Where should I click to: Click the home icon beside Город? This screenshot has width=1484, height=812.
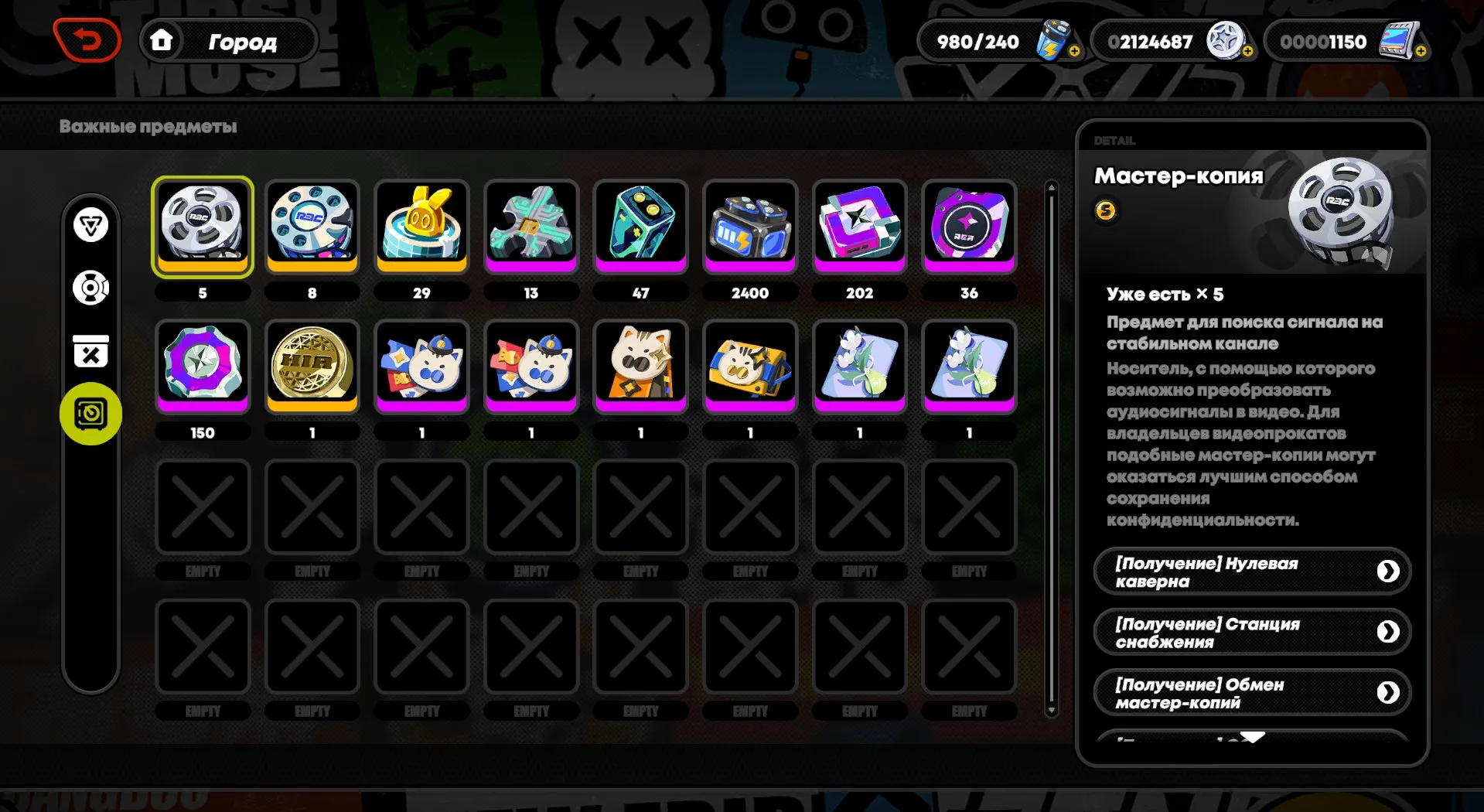pos(162,40)
